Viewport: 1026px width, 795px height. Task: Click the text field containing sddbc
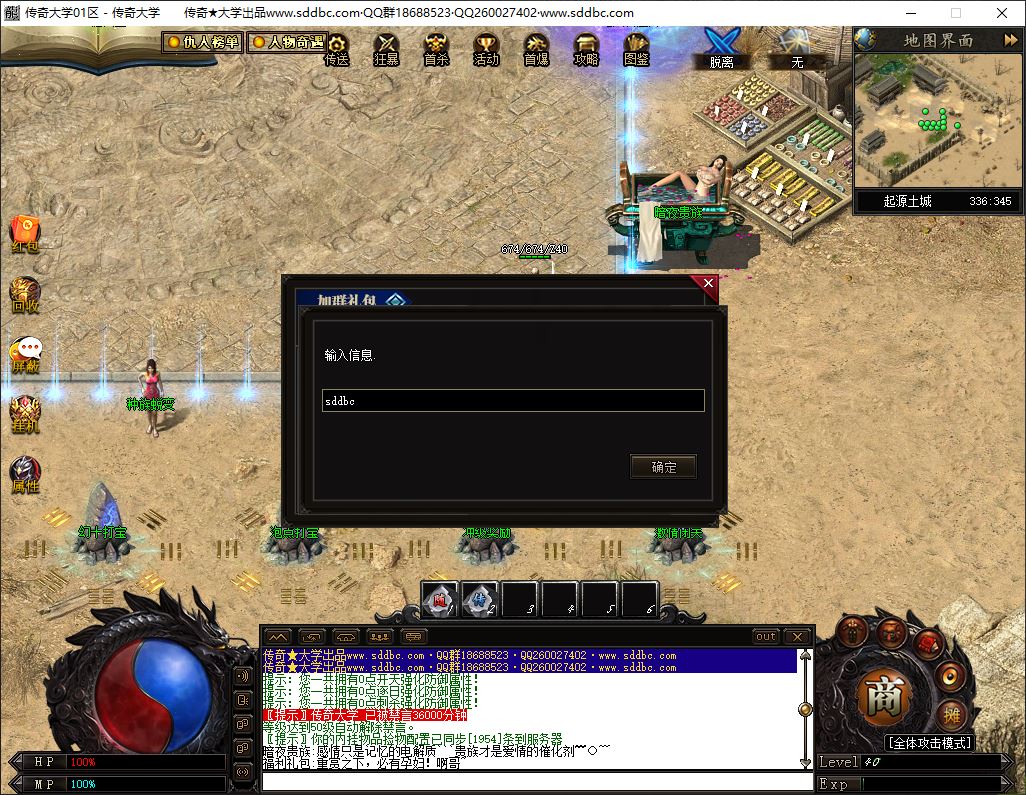(513, 401)
